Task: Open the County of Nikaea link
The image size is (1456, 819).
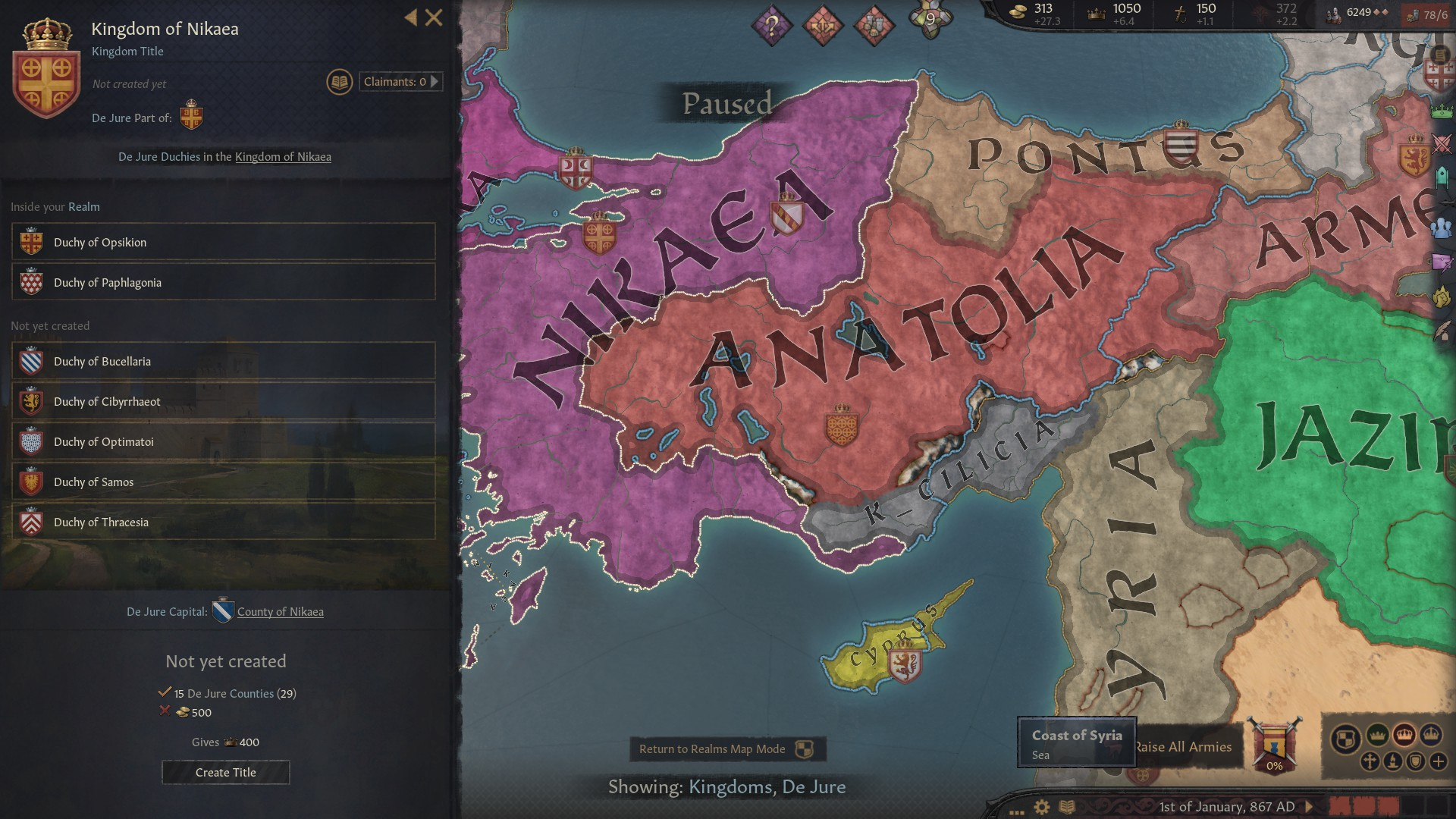Action: [x=279, y=611]
